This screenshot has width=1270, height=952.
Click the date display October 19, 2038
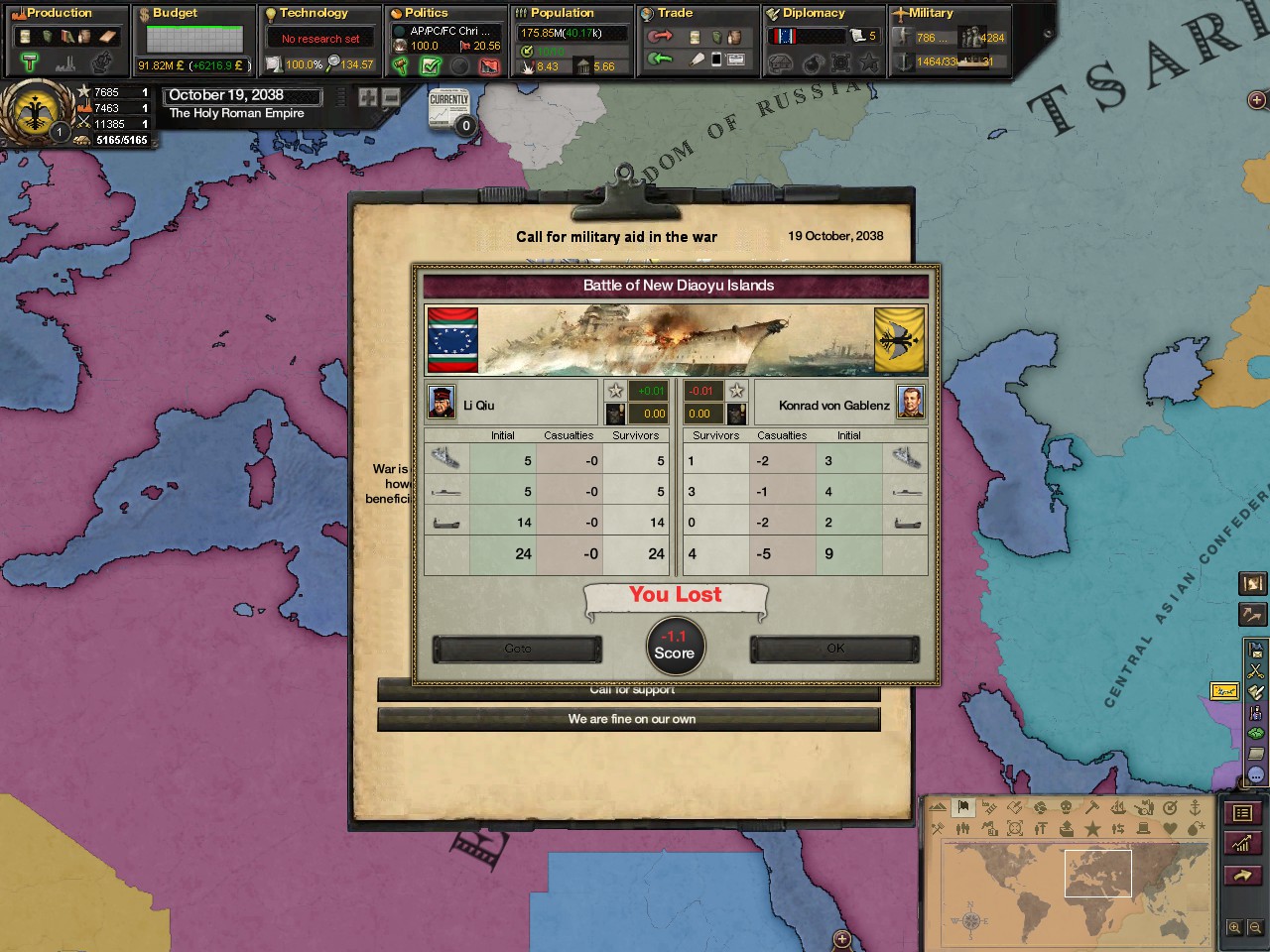(241, 95)
